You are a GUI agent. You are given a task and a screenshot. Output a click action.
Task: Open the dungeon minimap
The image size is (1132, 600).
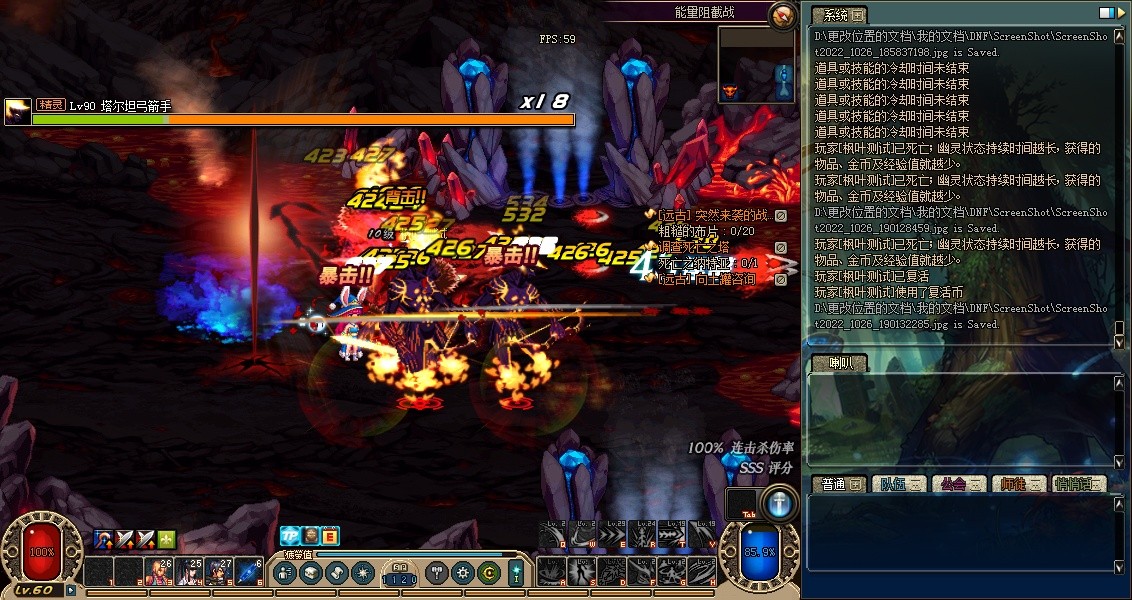757,65
